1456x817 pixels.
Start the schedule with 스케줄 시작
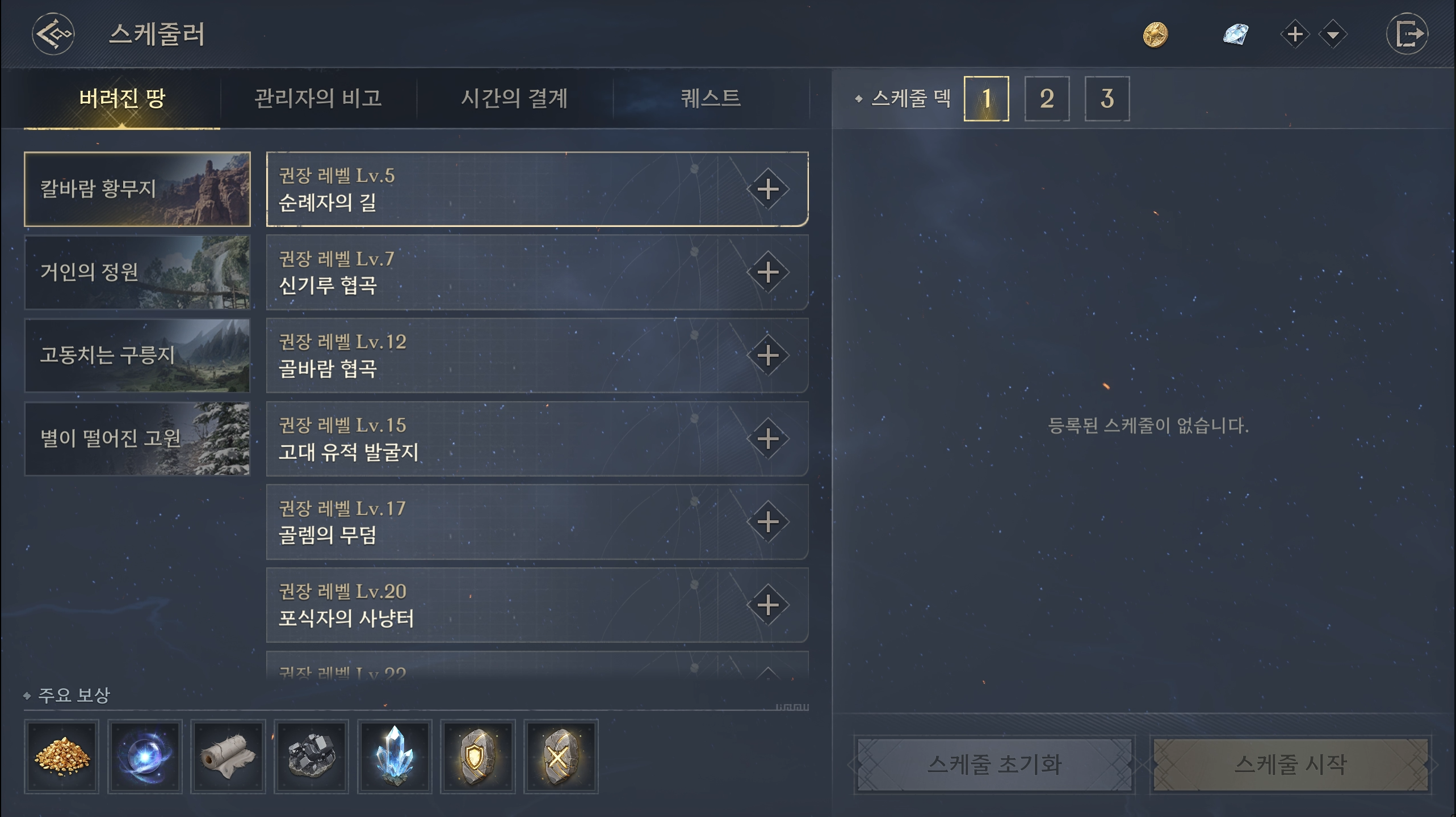click(x=1290, y=764)
